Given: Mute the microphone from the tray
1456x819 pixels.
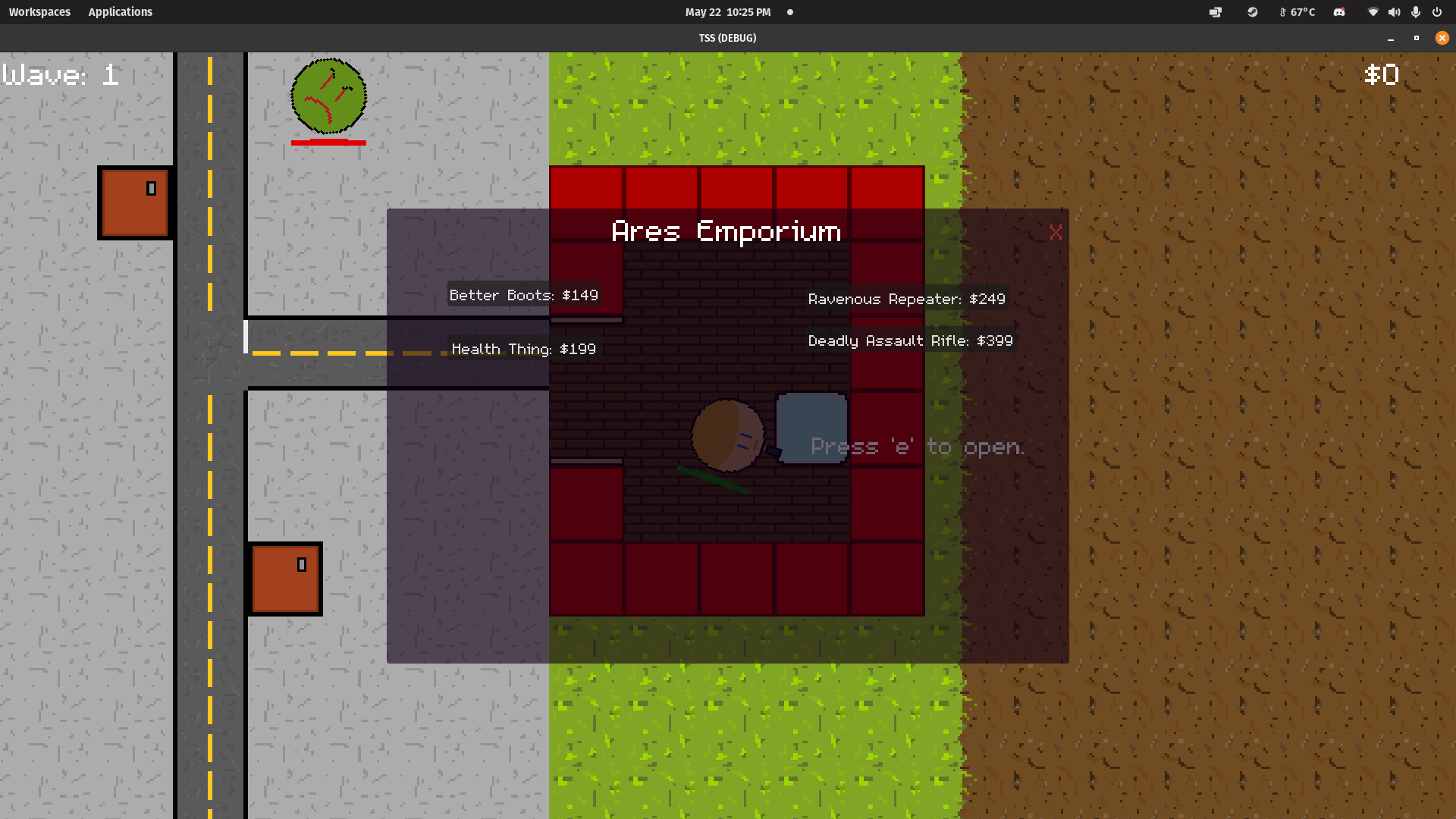Looking at the screenshot, I should 1415,12.
